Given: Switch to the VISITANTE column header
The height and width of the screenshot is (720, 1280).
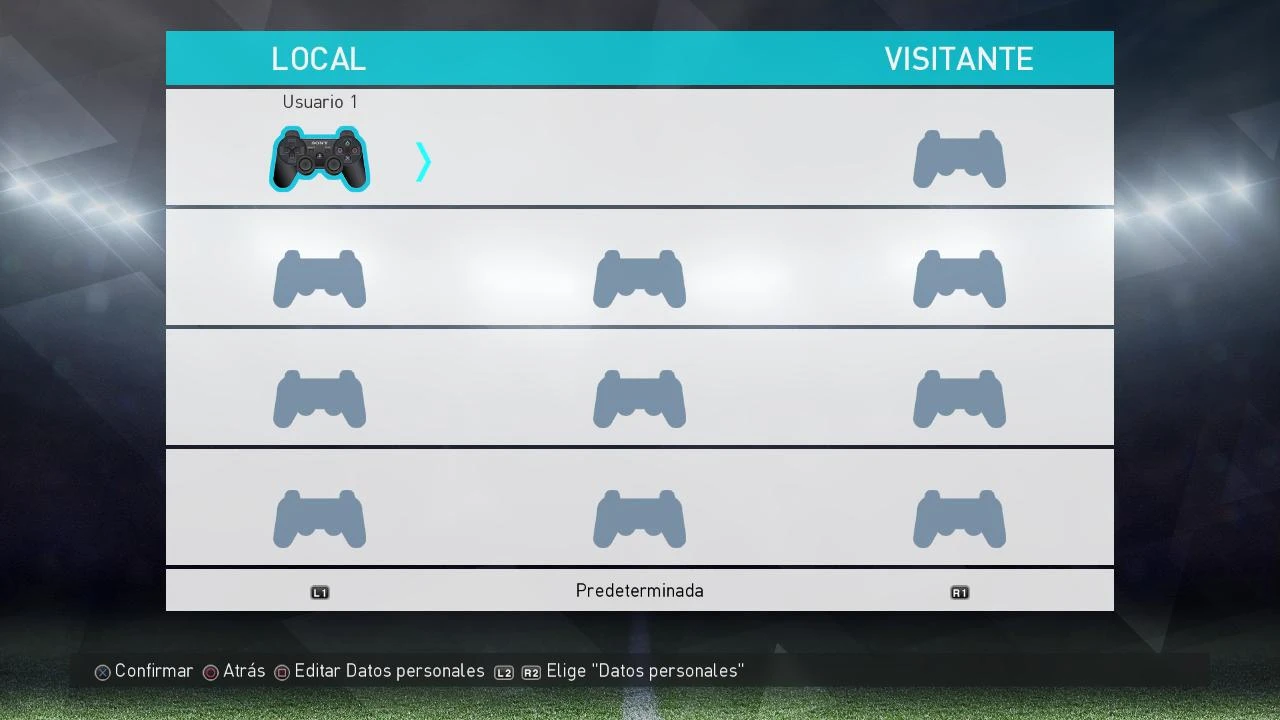Looking at the screenshot, I should 959,58.
